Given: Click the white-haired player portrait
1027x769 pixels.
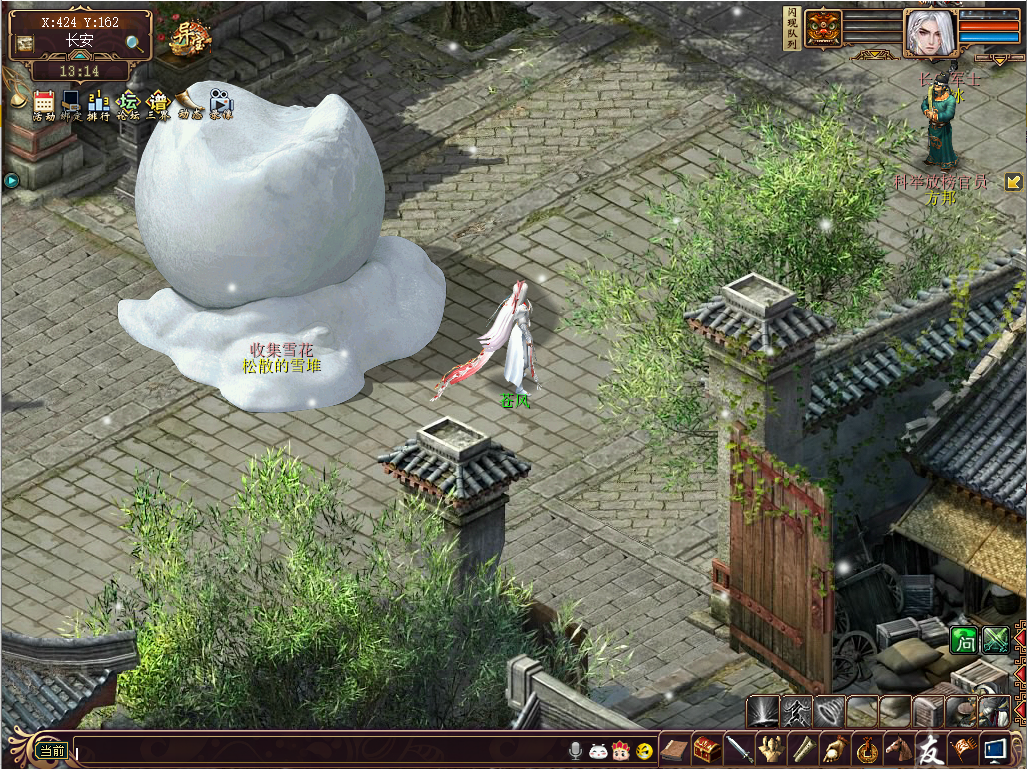Looking at the screenshot, I should (x=929, y=33).
